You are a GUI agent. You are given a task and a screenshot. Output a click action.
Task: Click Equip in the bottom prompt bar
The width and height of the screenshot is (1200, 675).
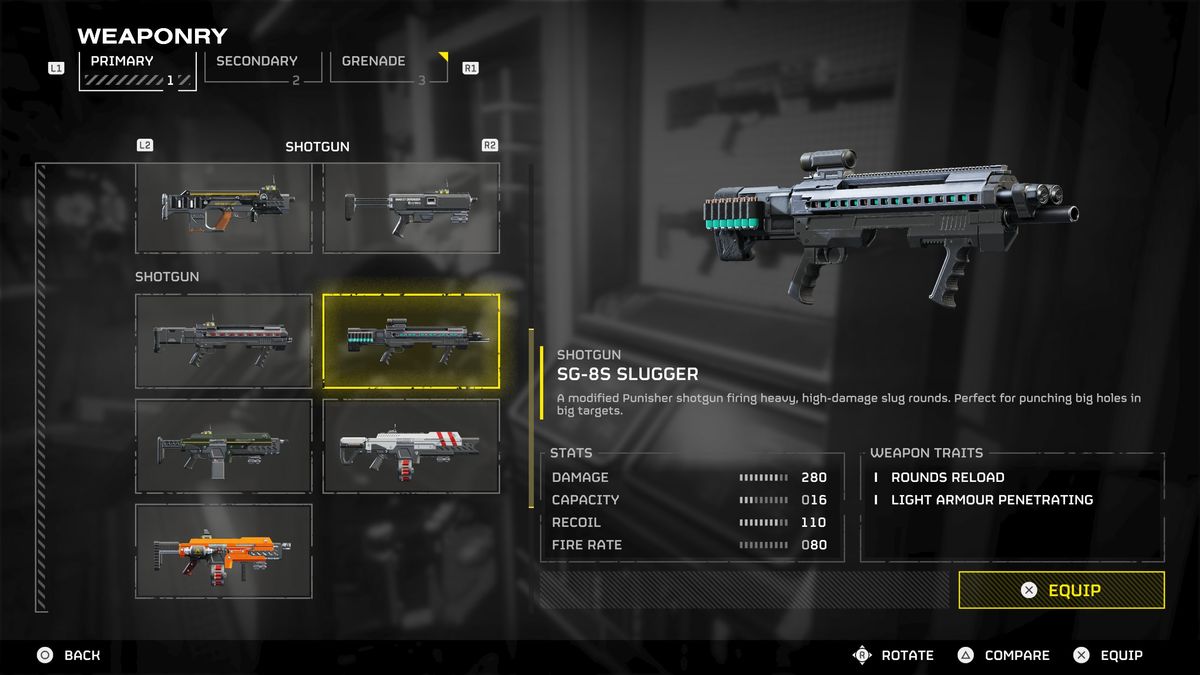click(x=1108, y=655)
